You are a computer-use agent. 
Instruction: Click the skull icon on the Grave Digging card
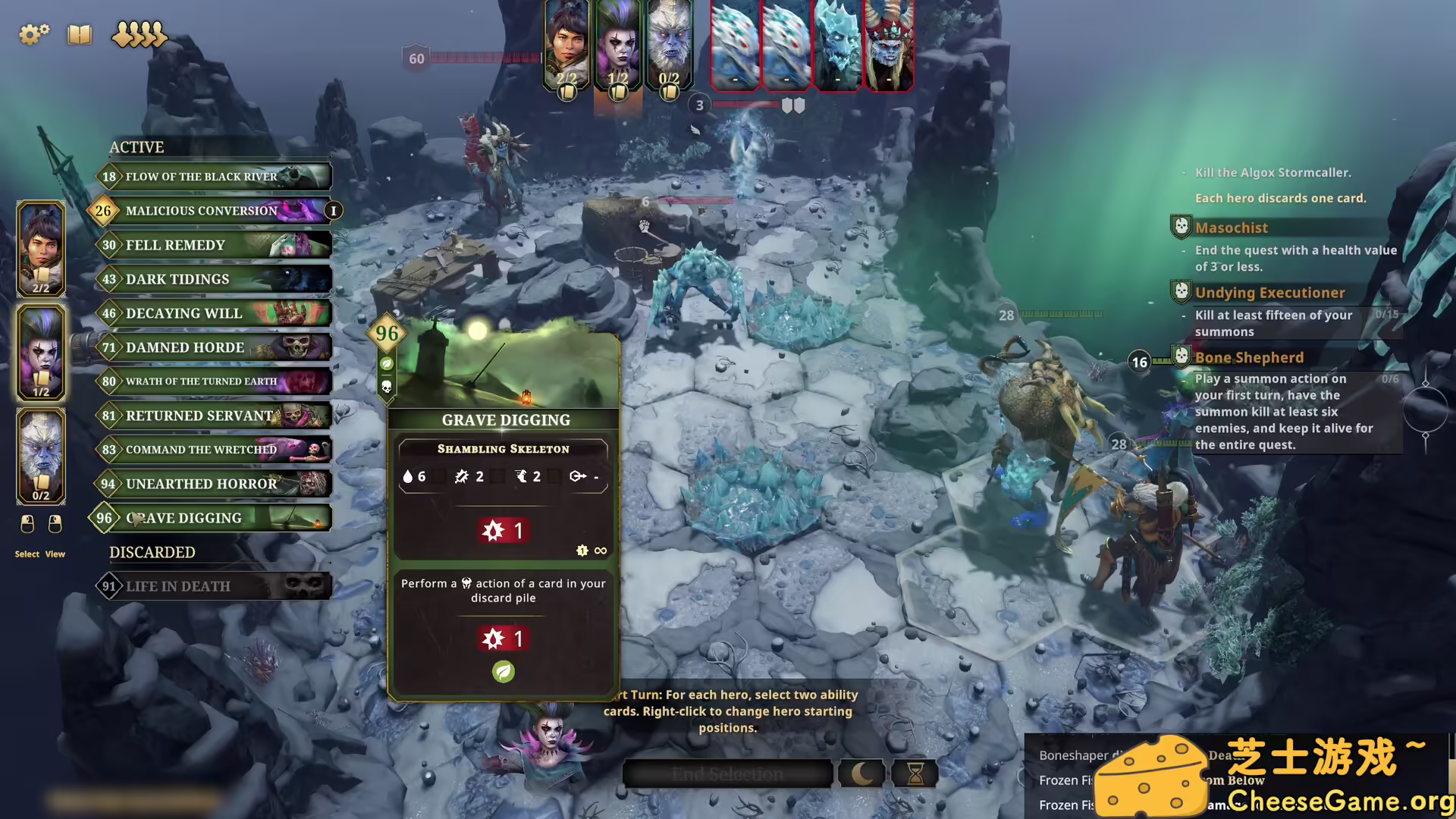click(386, 385)
